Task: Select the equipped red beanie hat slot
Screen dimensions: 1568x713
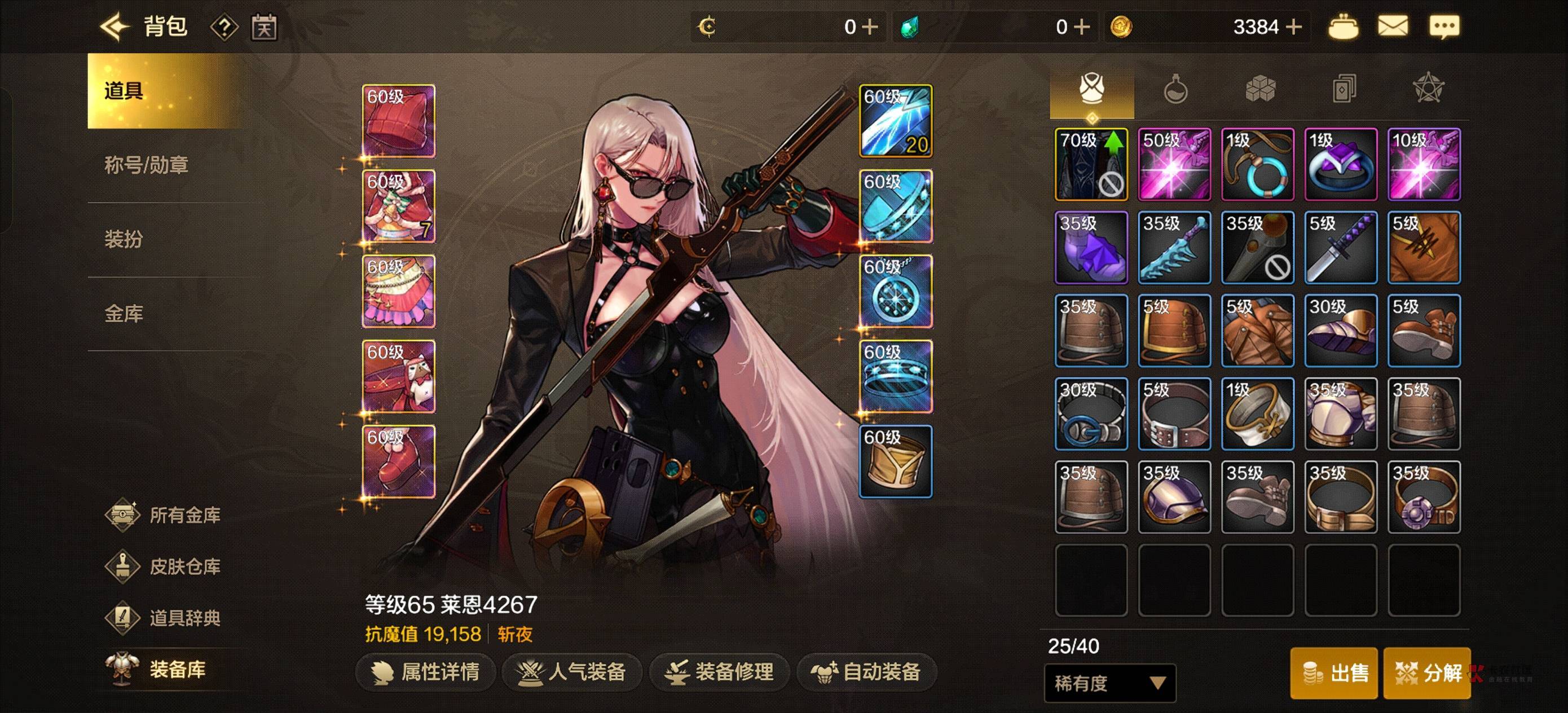Action: (x=399, y=121)
